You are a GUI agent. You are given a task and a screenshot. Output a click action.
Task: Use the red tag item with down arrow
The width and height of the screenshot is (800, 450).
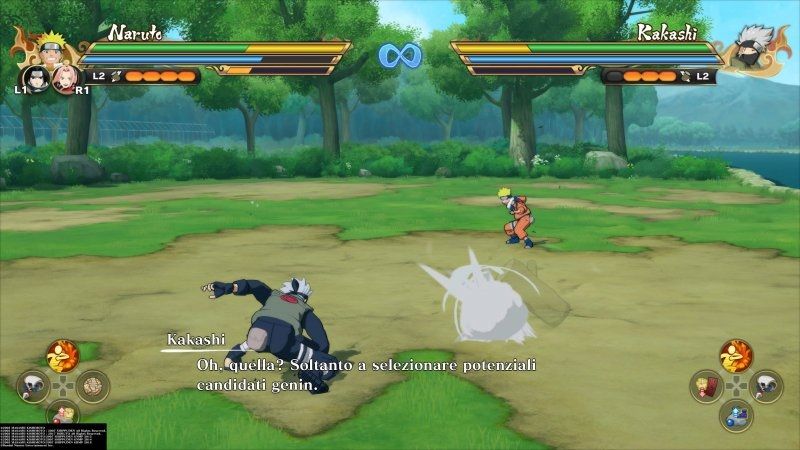(705, 384)
